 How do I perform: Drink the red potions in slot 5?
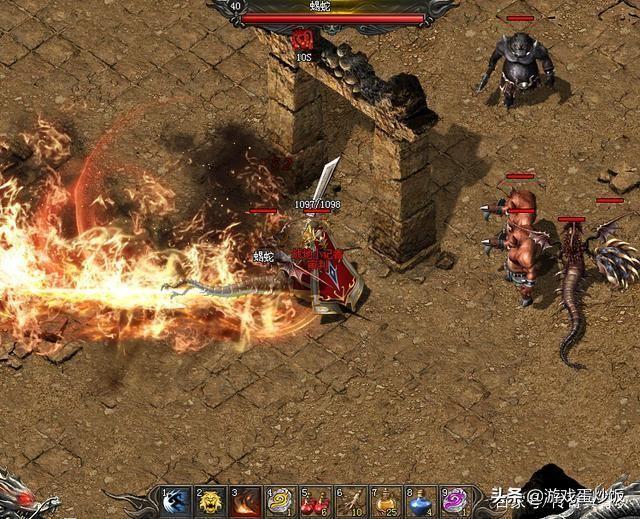pos(315,501)
